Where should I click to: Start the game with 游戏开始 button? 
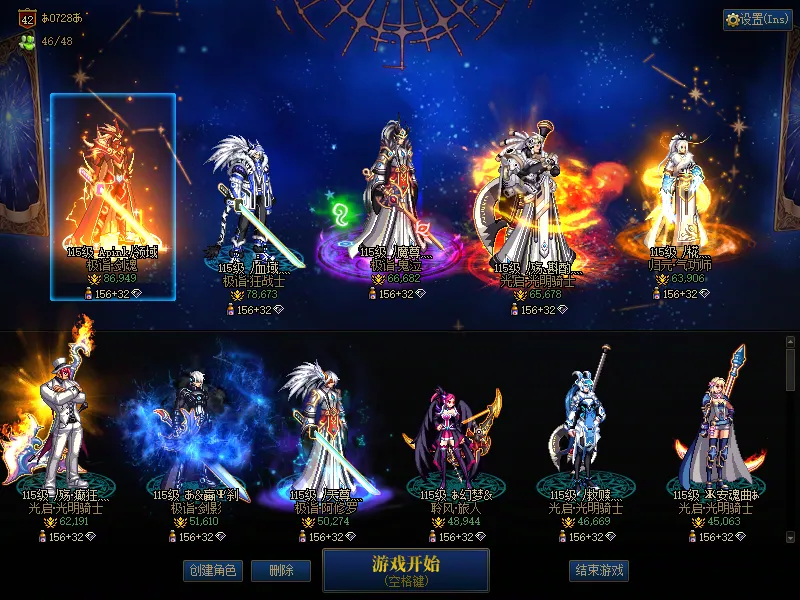pyautogui.click(x=405, y=570)
